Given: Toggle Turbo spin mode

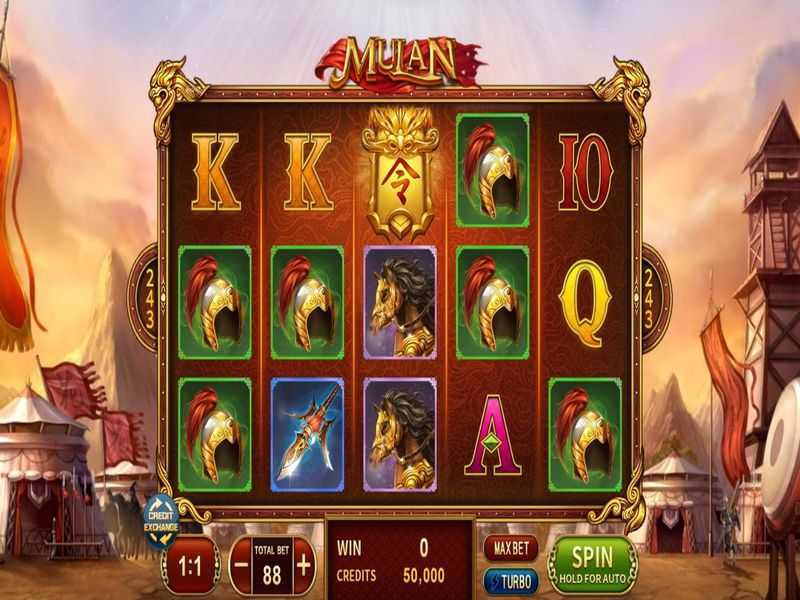Looking at the screenshot, I should point(510,581).
